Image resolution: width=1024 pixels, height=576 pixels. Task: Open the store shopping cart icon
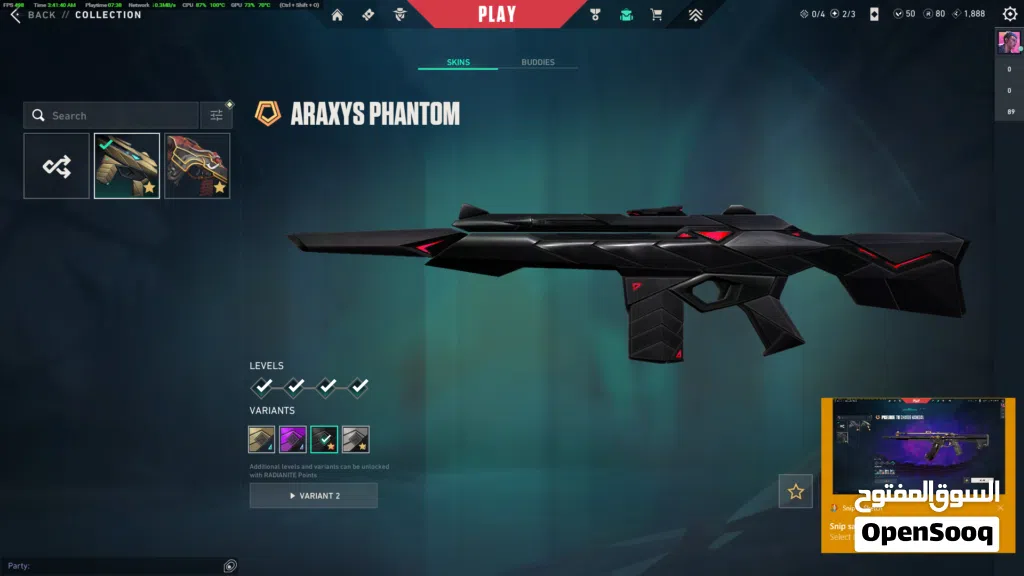point(656,15)
